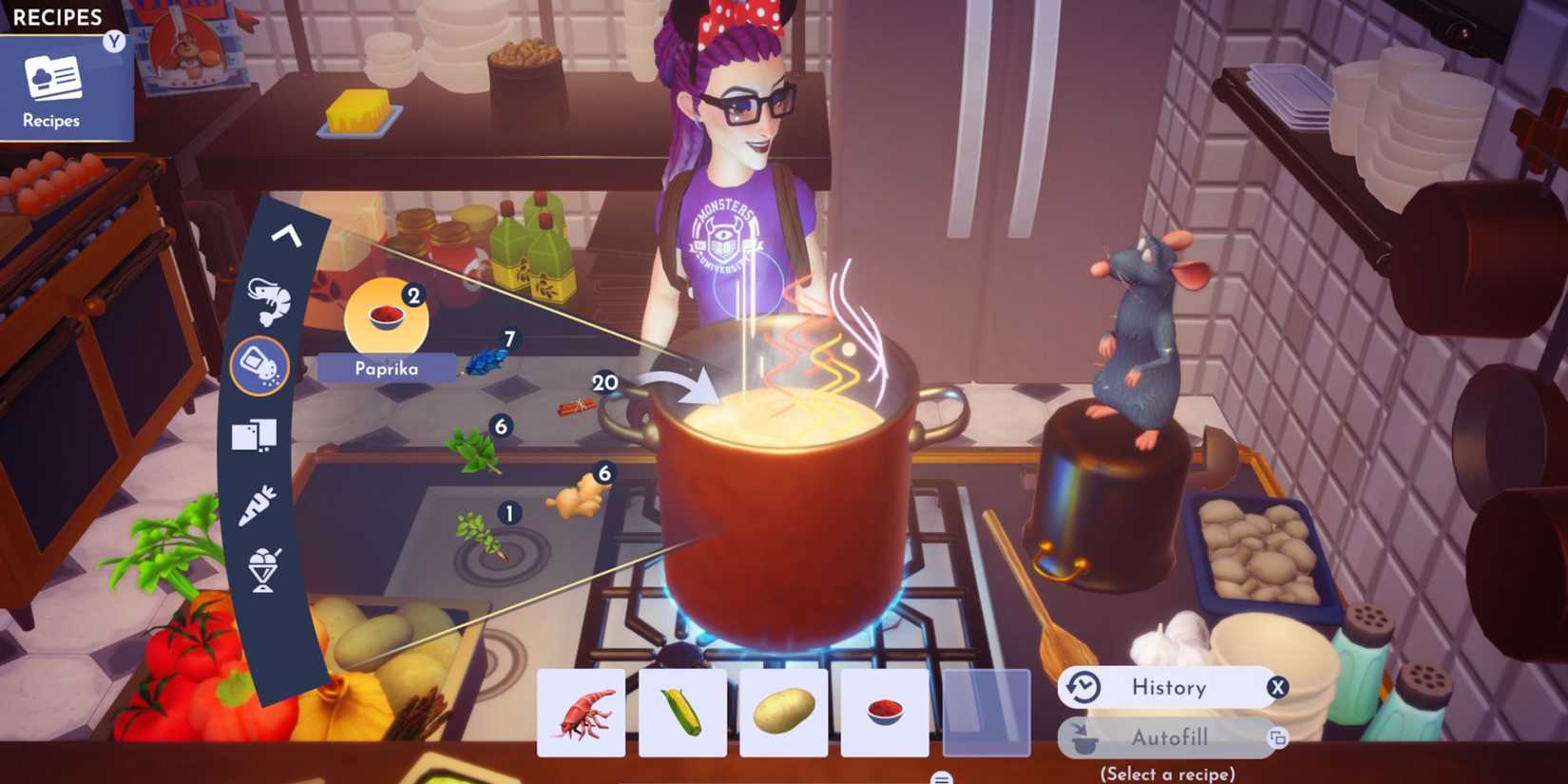
Task: Open the spices category (salt shaker icon)
Action: [x=260, y=366]
